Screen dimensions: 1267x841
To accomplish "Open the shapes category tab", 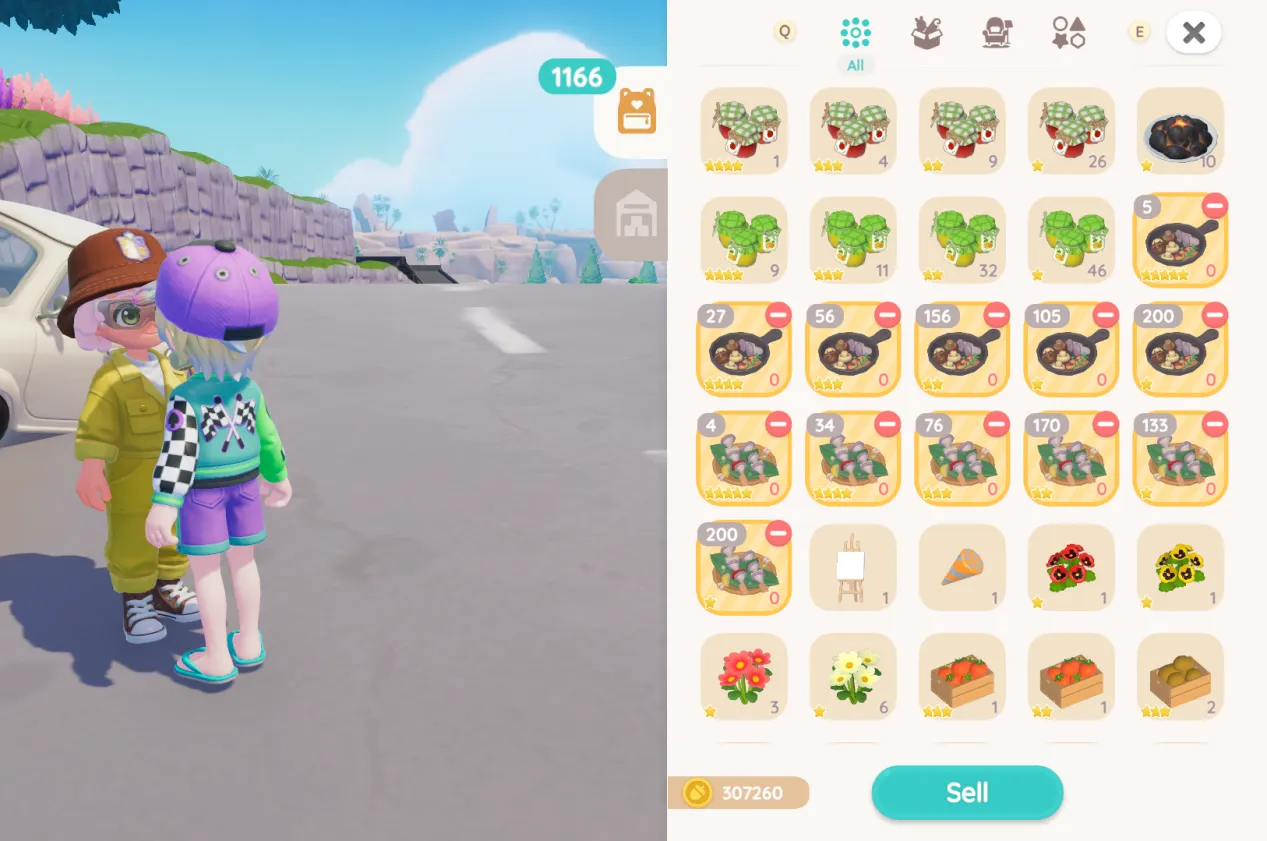I will click(x=1068, y=33).
